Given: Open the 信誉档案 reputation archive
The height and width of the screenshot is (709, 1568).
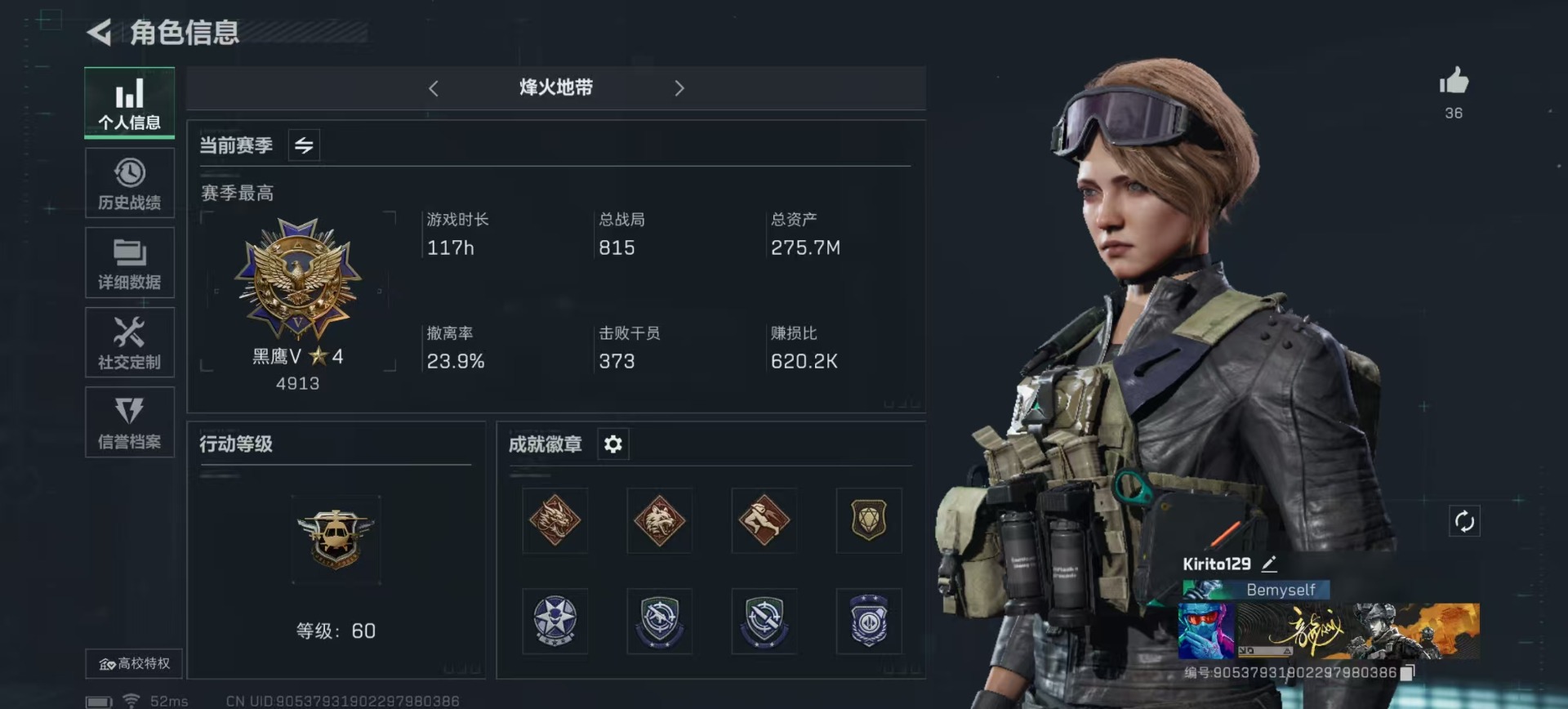Looking at the screenshot, I should click(129, 421).
